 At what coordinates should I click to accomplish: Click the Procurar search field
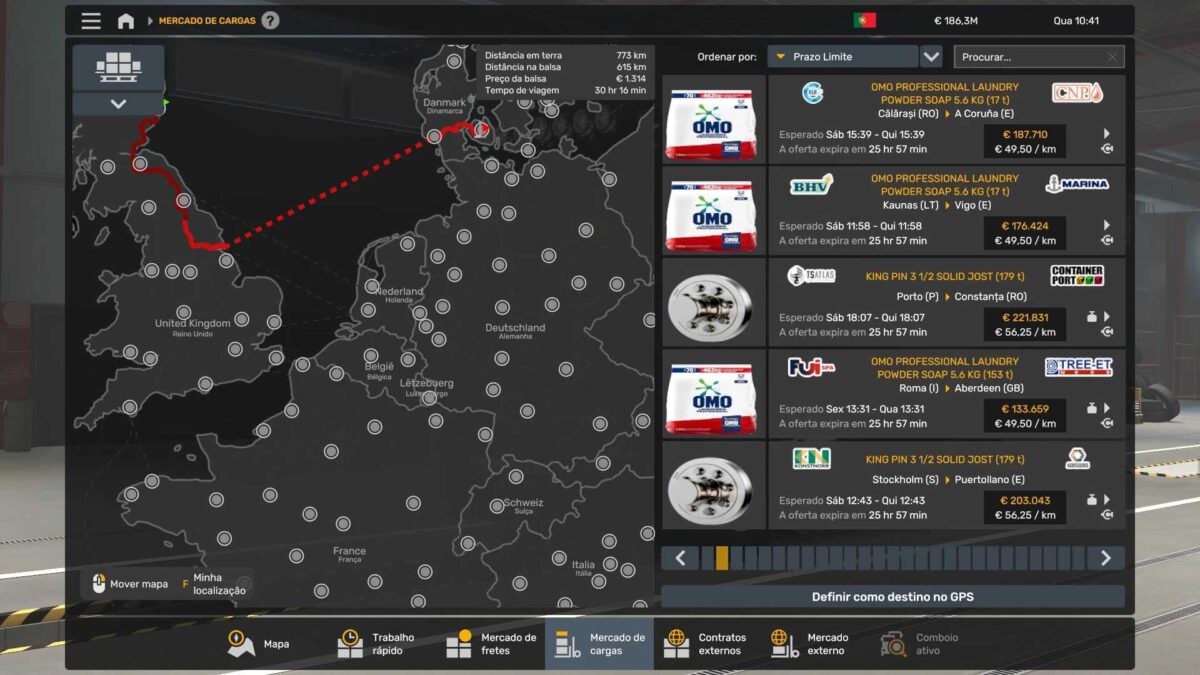pos(1030,57)
